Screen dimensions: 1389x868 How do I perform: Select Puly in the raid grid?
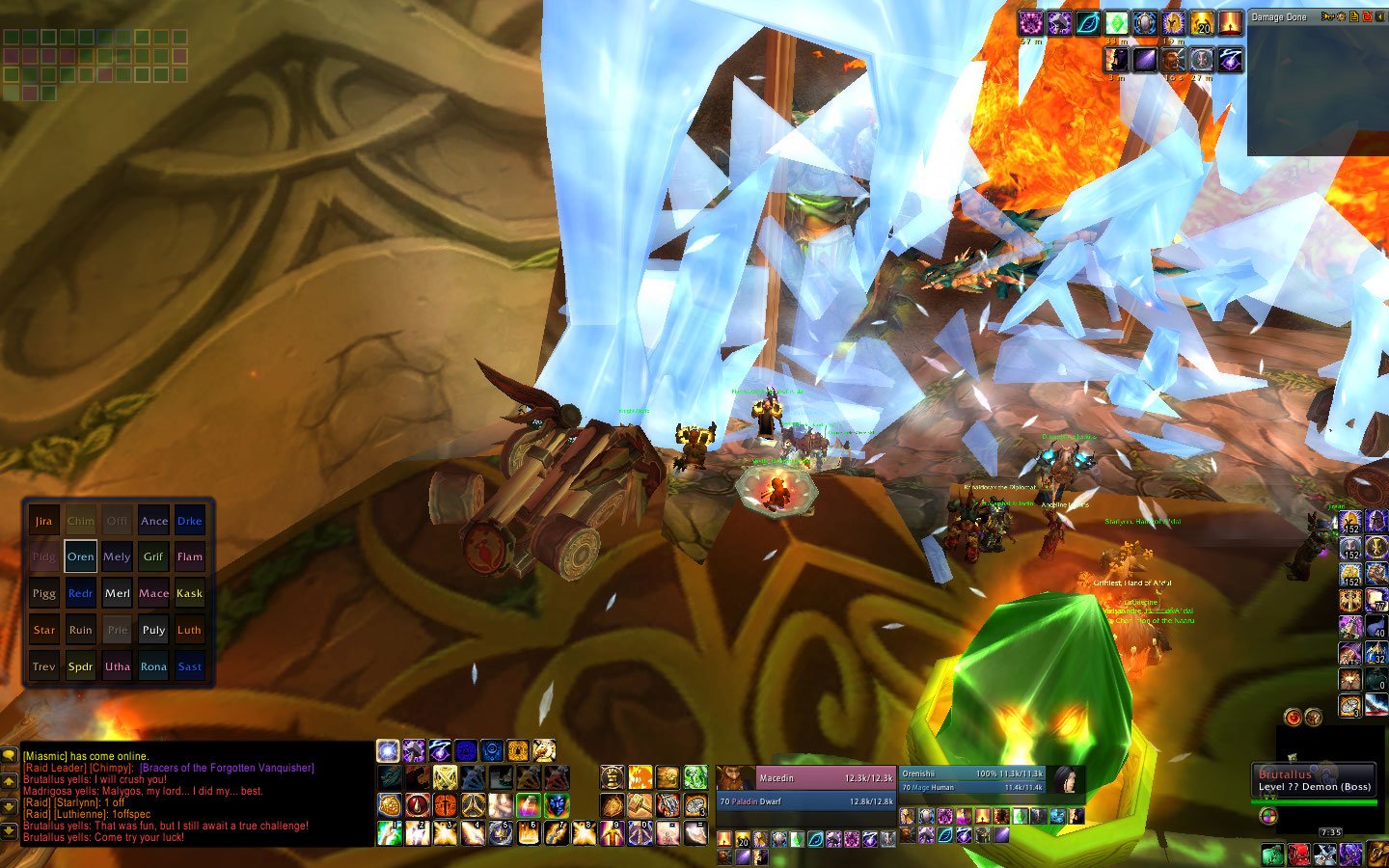pyautogui.click(x=153, y=630)
